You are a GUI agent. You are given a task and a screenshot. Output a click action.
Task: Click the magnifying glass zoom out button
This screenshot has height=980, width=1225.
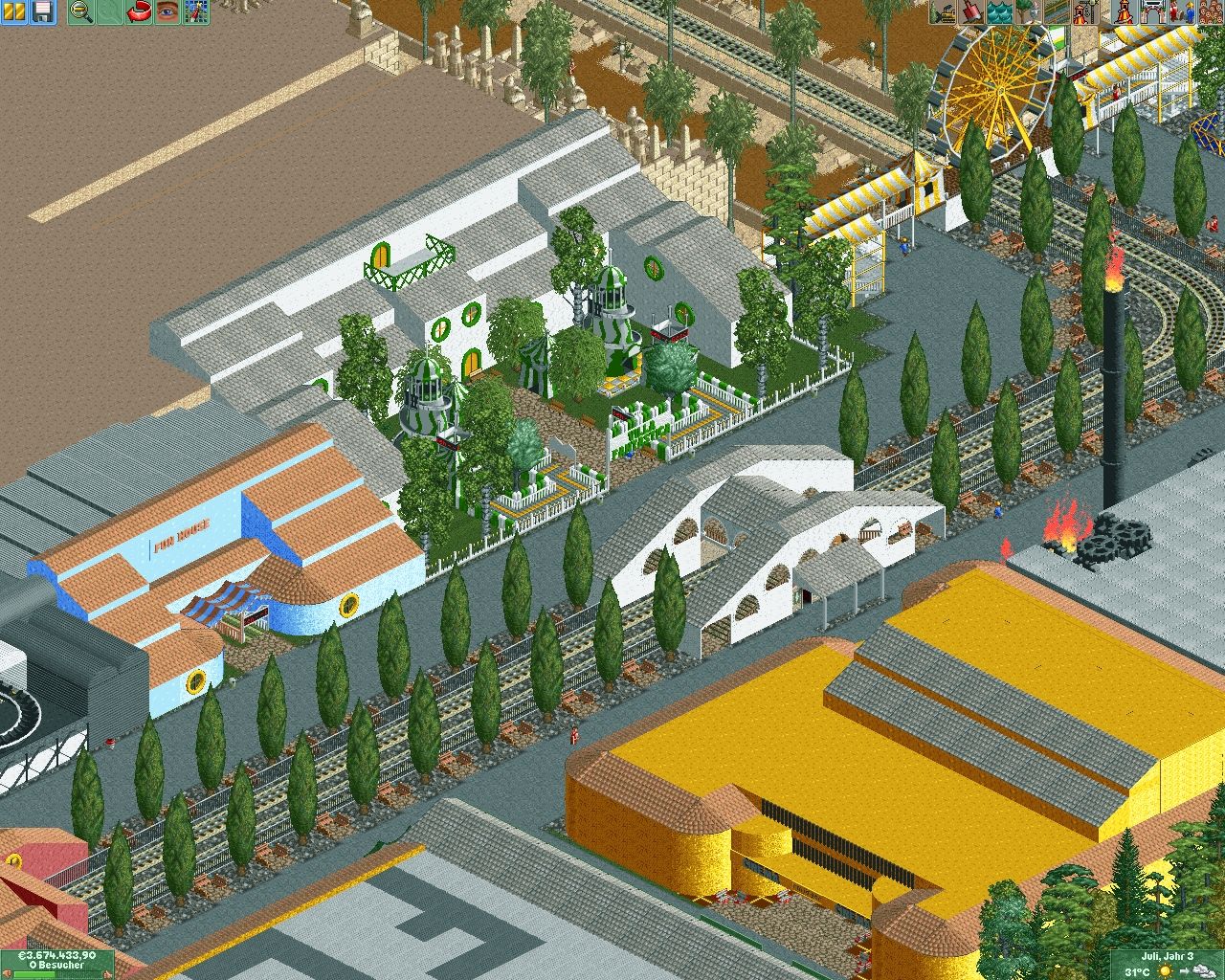pyautogui.click(x=82, y=12)
